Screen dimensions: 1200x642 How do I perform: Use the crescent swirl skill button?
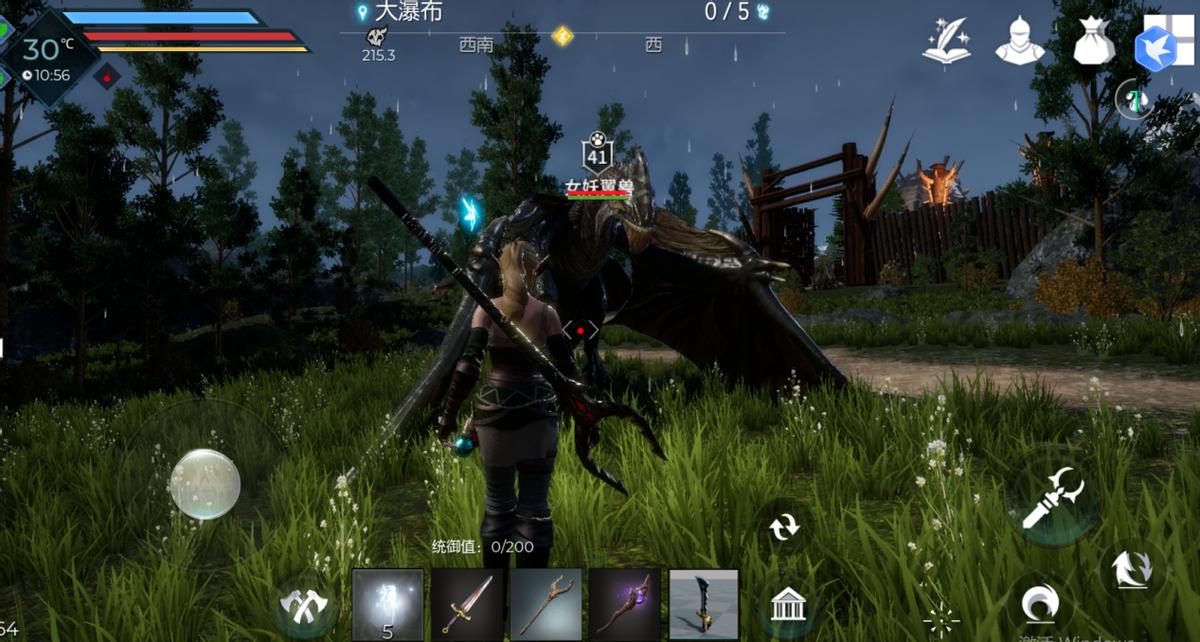click(x=1040, y=605)
